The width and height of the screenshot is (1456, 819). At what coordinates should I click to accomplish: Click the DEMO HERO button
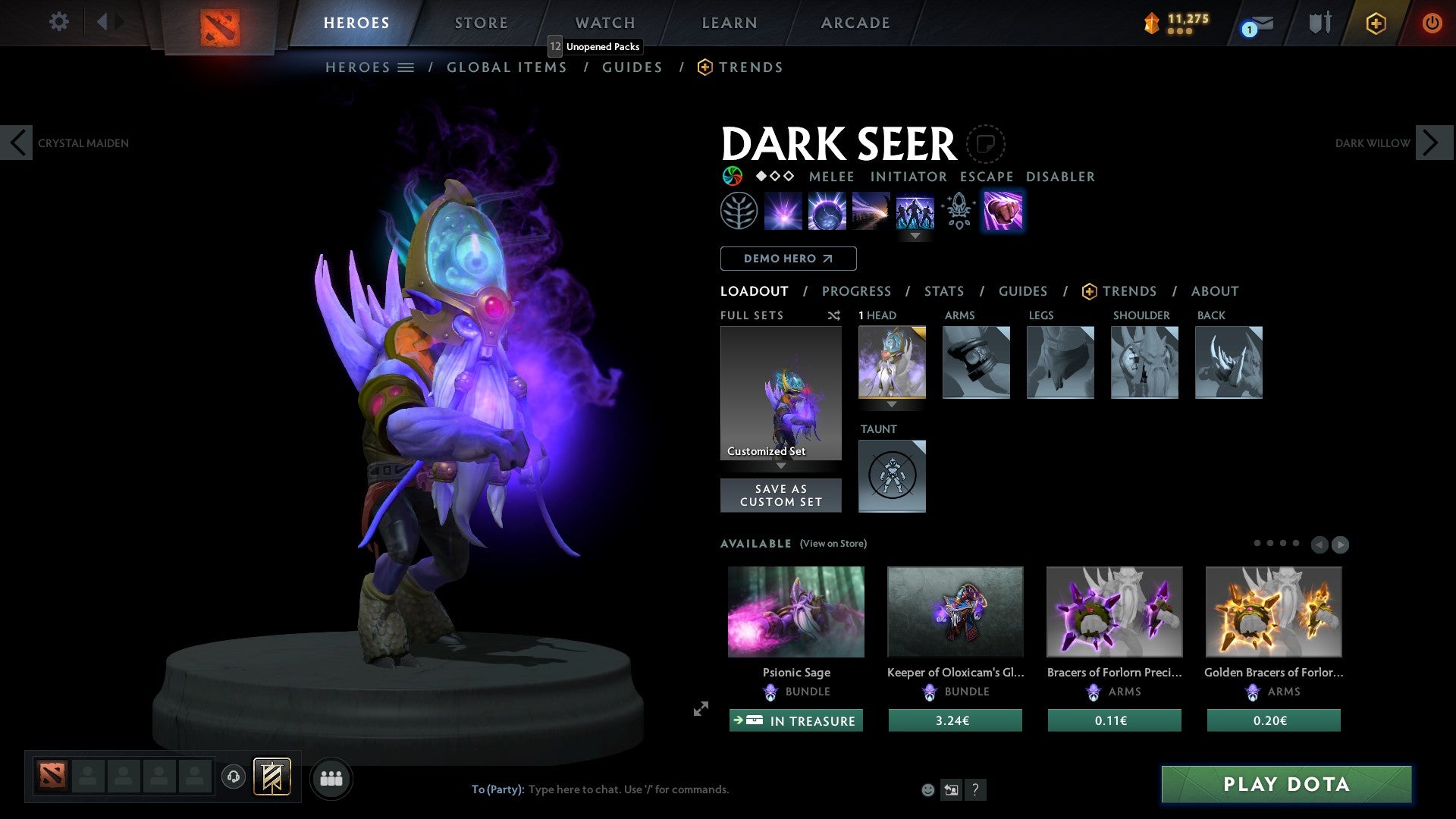tap(788, 258)
